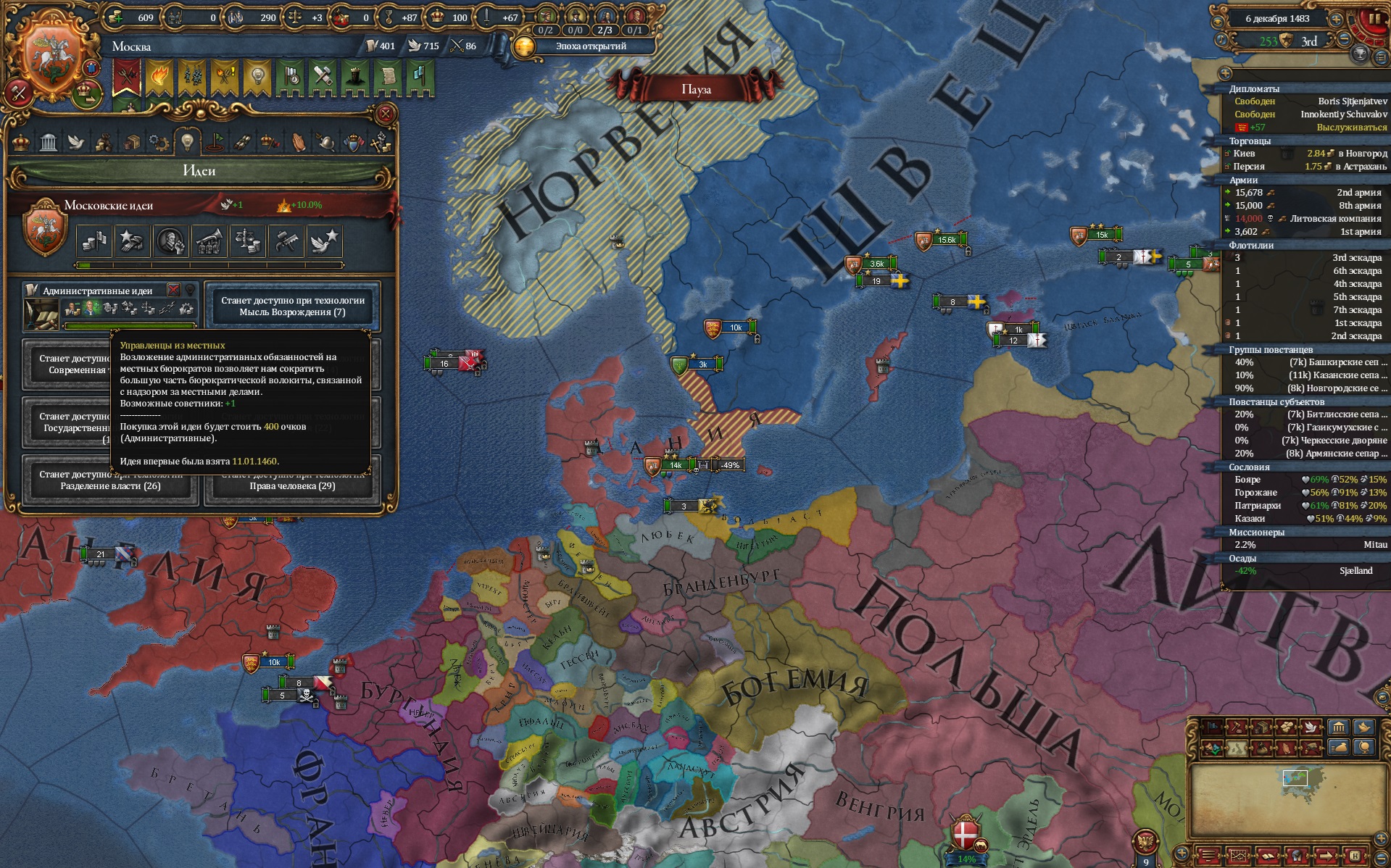The width and height of the screenshot is (1391, 868).
Task: Switch to the globe map mode button
Action: click(x=1364, y=747)
